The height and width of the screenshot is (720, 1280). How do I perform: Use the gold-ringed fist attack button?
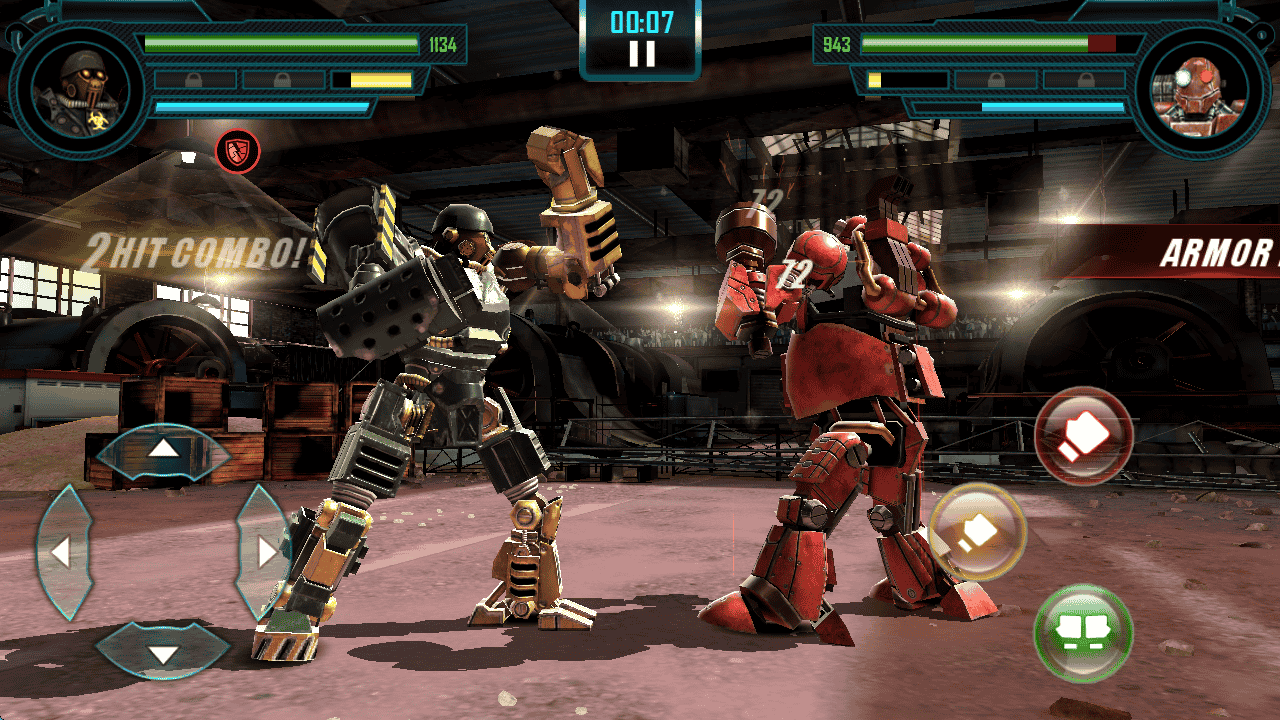coord(977,532)
